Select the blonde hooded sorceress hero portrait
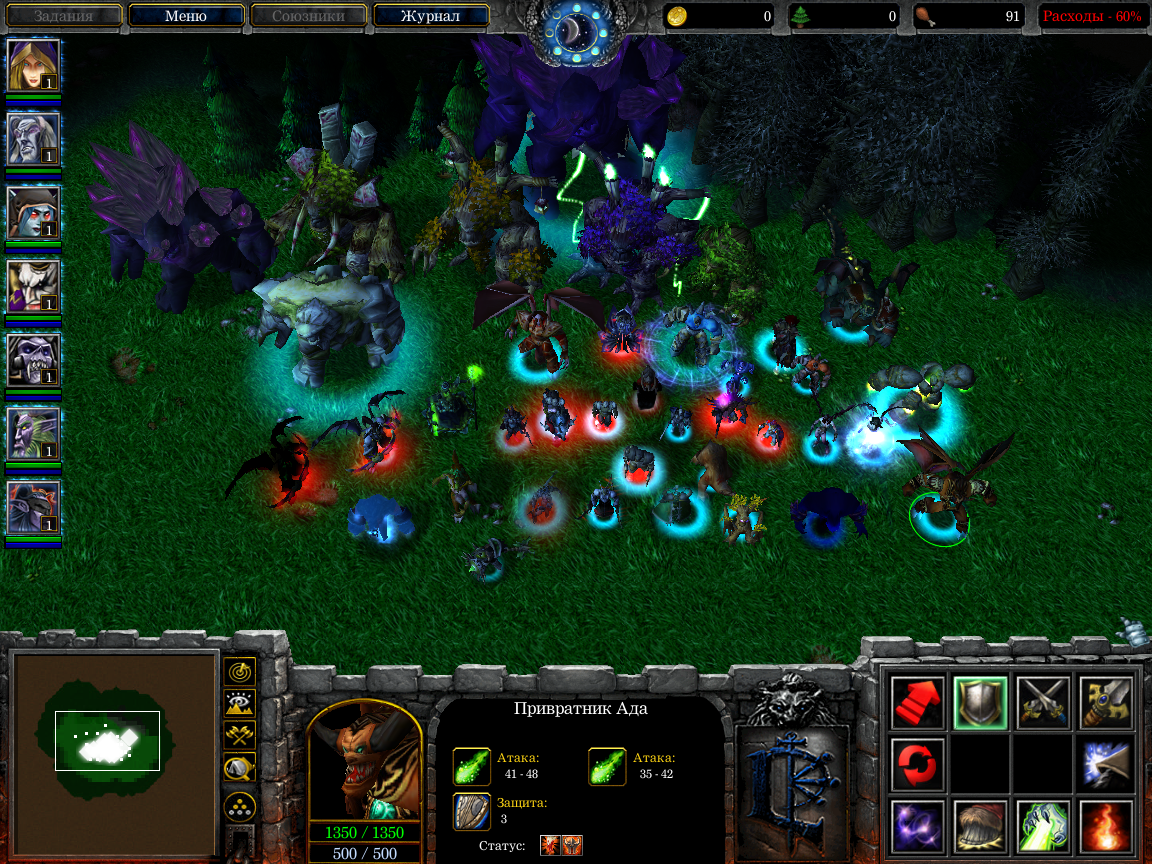 34,65
